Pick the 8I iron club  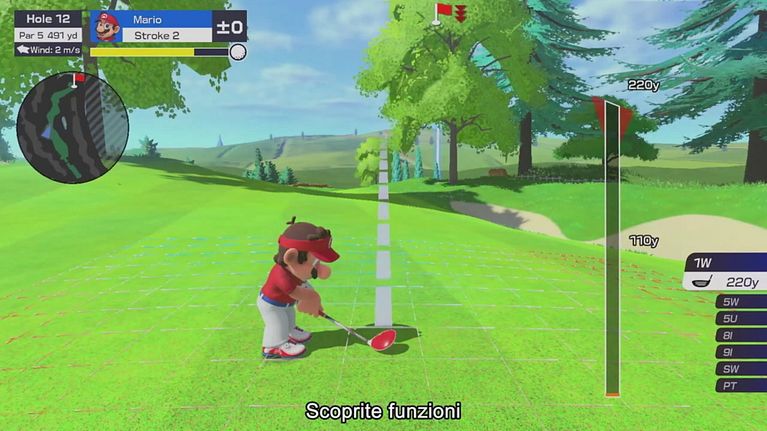[x=741, y=335]
